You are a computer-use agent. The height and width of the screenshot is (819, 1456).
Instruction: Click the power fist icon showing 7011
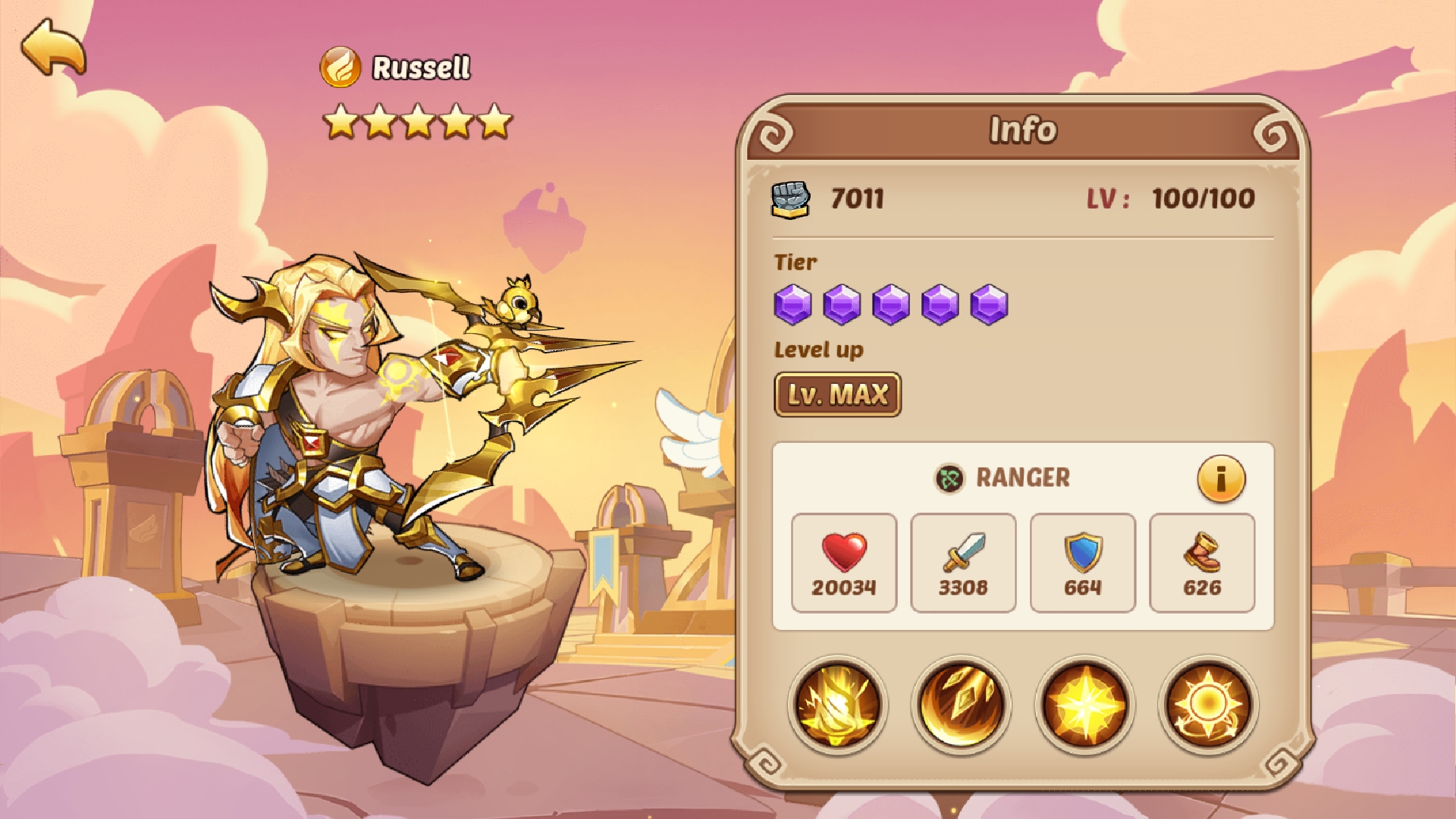(790, 199)
